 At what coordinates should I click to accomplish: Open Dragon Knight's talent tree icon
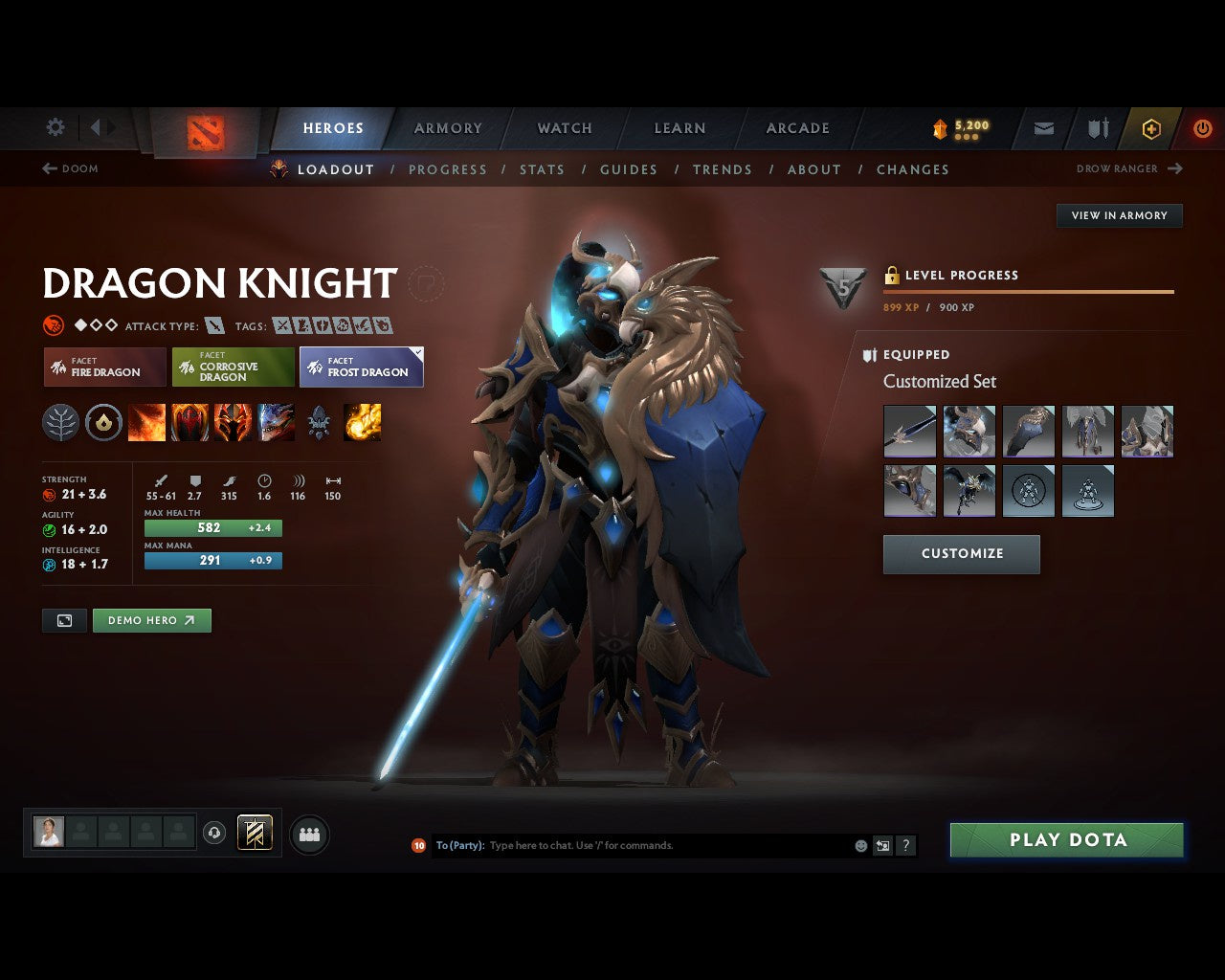(60, 422)
